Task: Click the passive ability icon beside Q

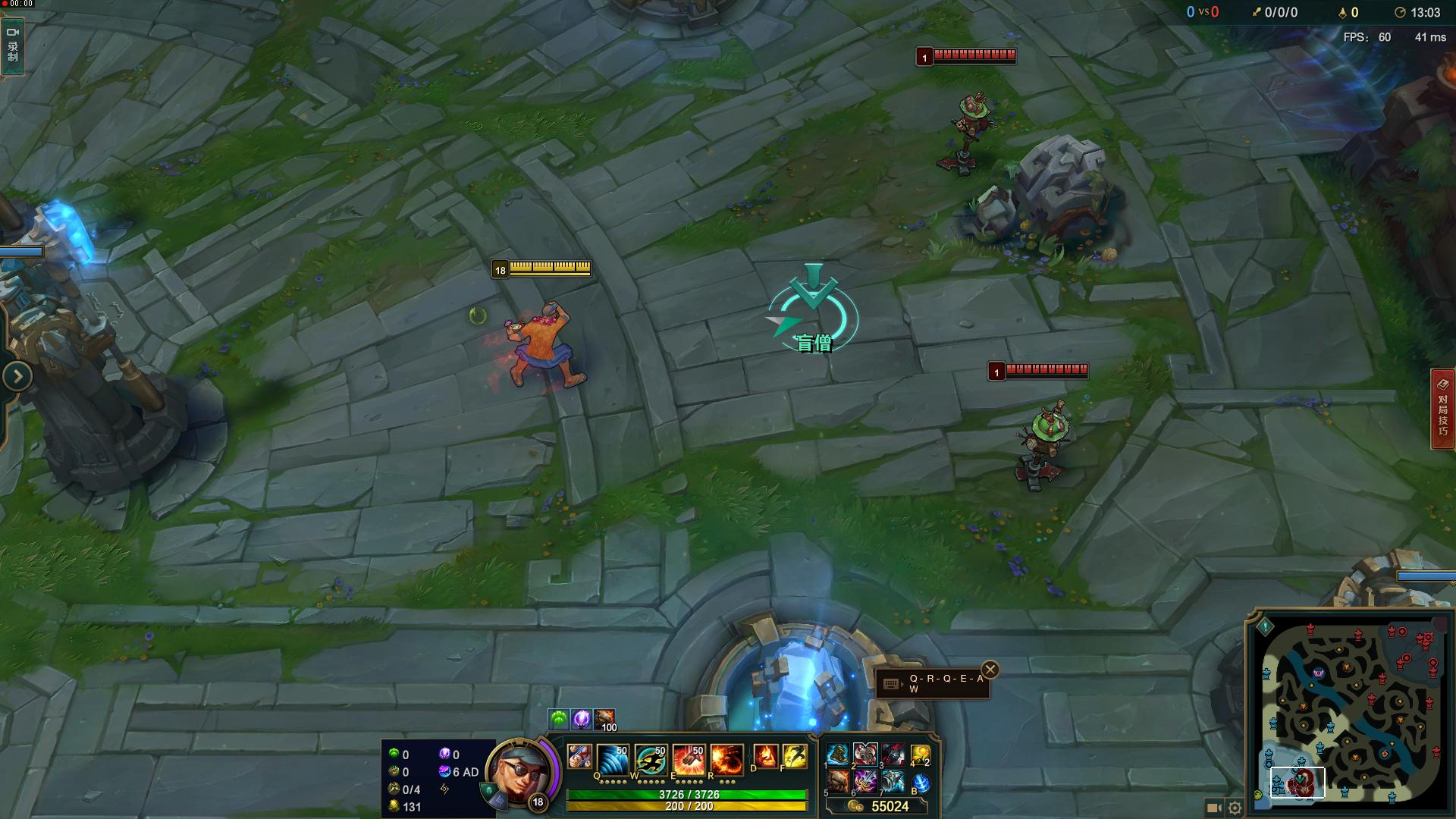Action: tap(579, 757)
